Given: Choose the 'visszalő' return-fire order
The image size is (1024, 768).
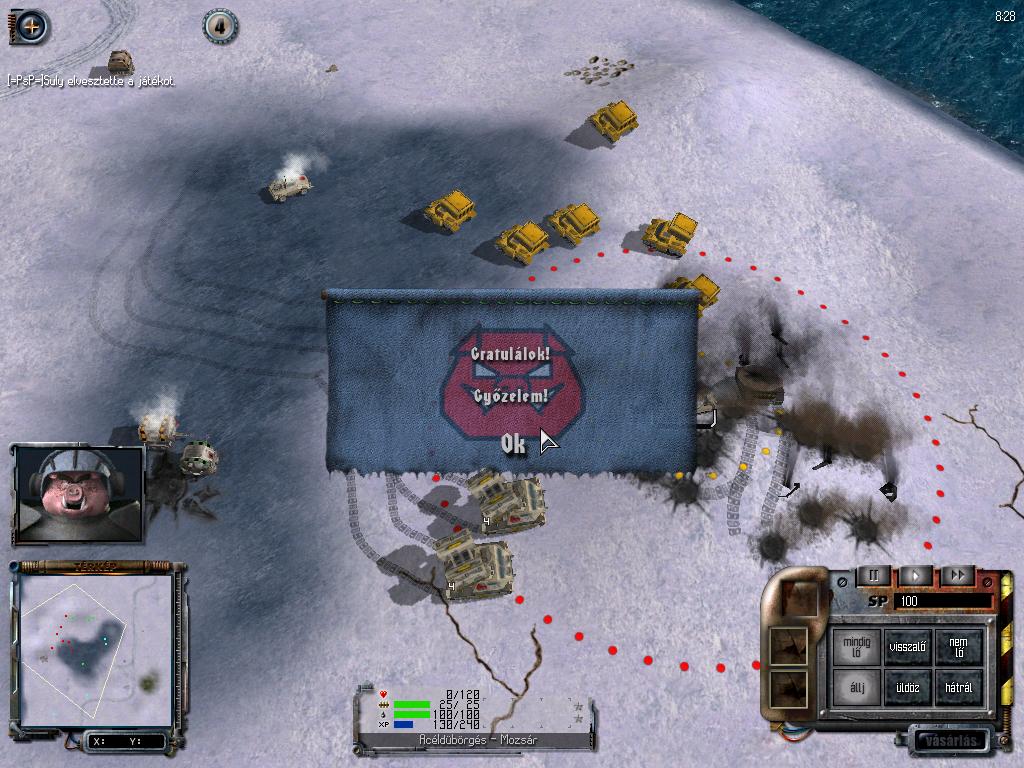Looking at the screenshot, I should [908, 645].
